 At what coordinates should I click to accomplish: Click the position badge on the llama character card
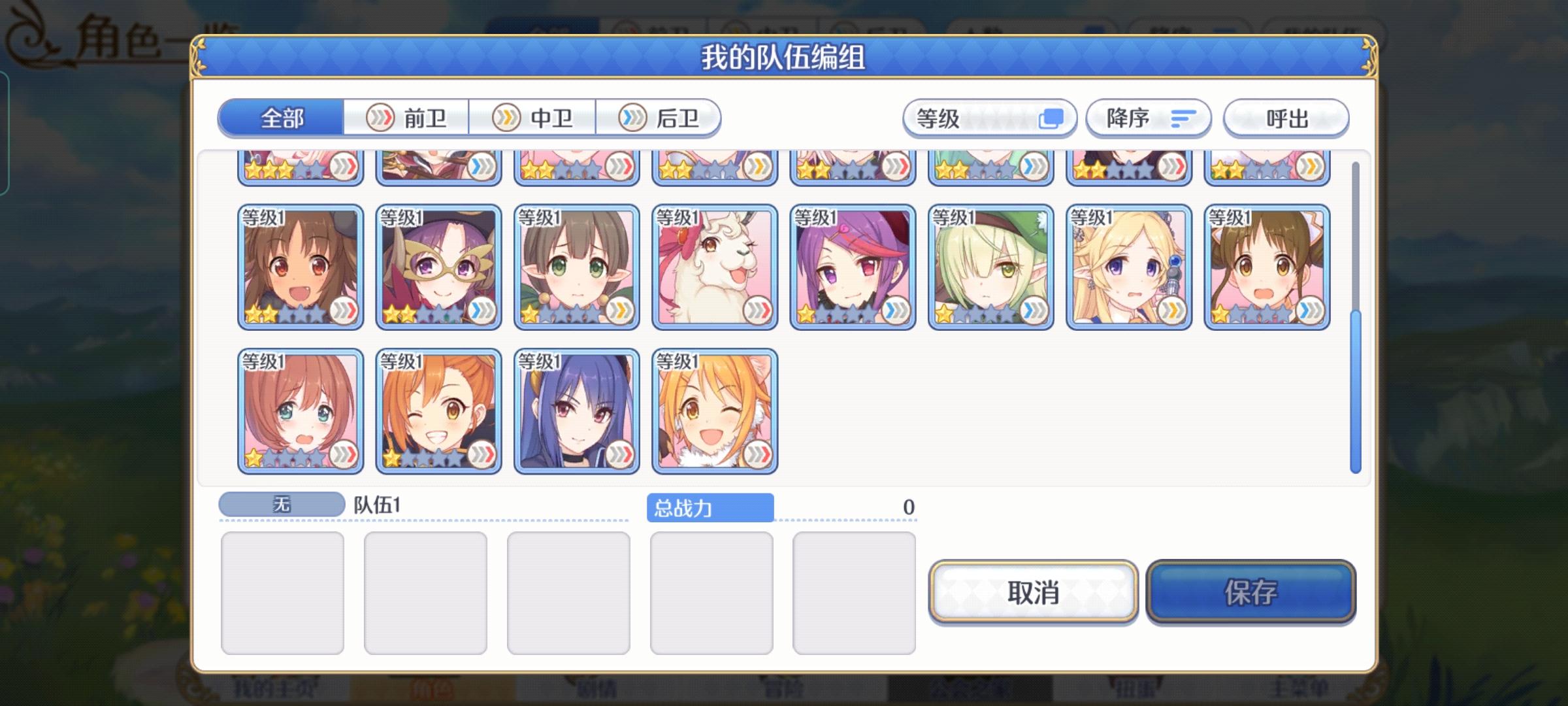757,309
